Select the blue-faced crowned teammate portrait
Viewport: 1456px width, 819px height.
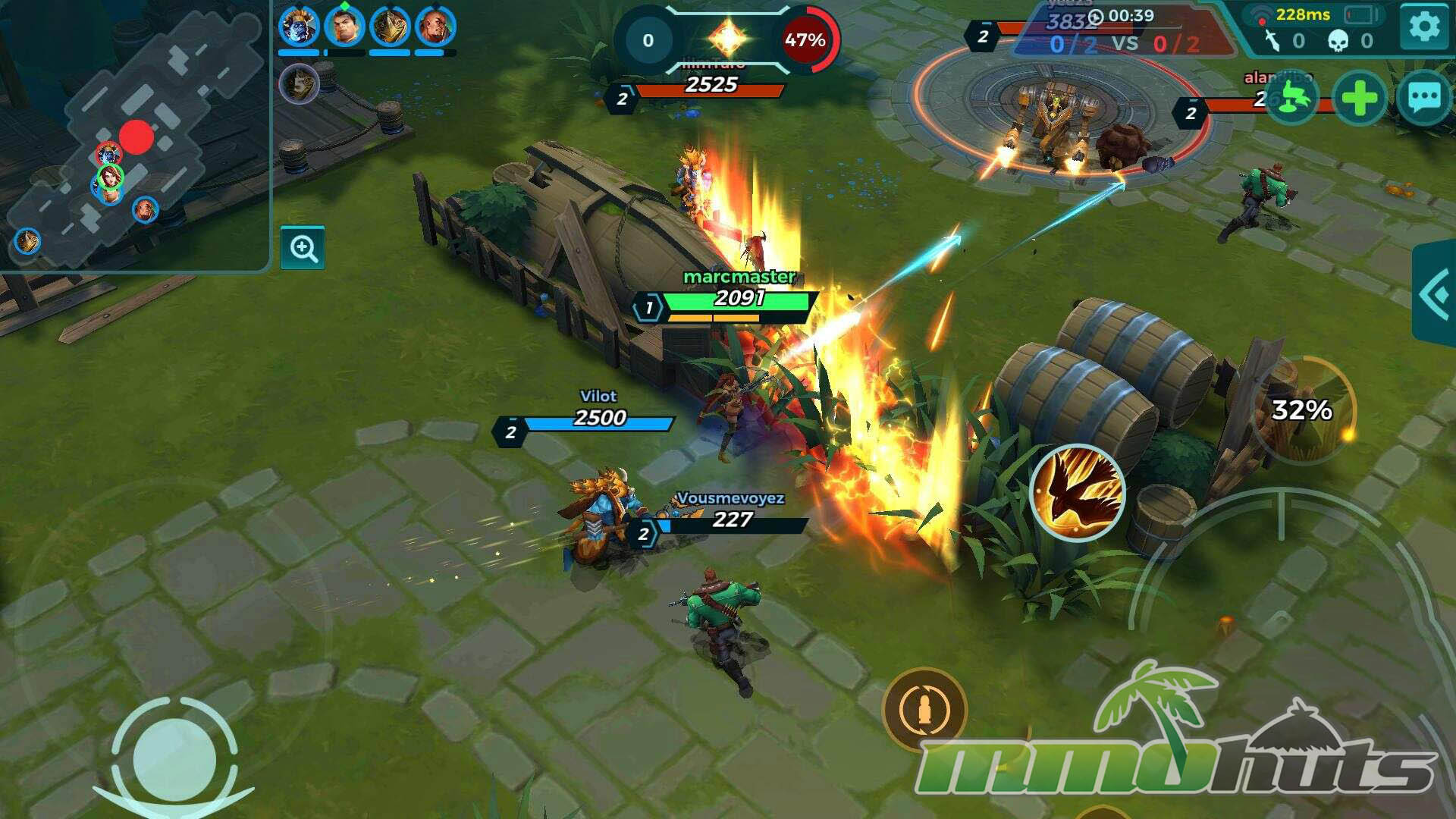298,26
